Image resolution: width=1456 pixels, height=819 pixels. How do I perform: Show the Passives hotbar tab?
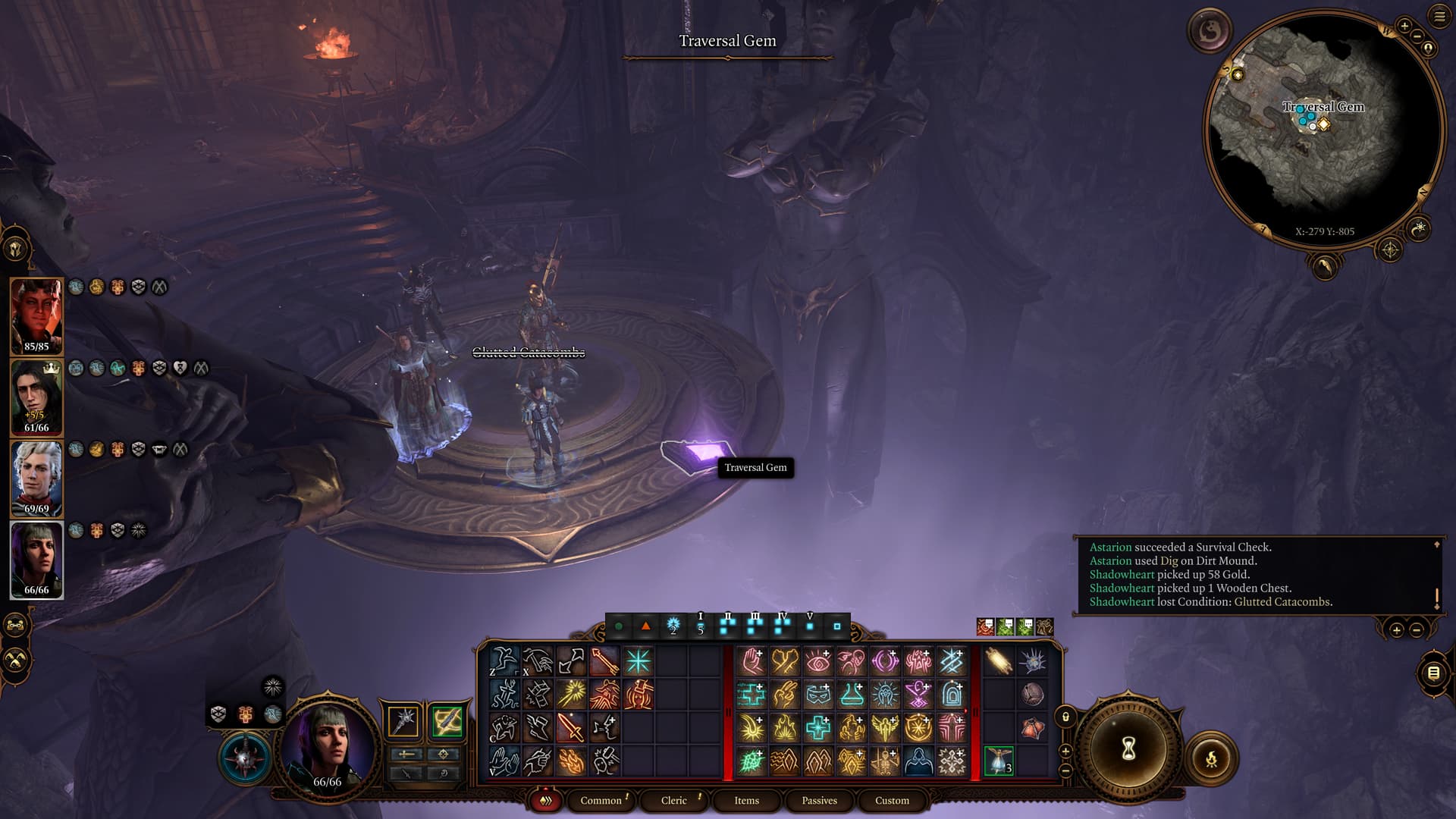(819, 800)
